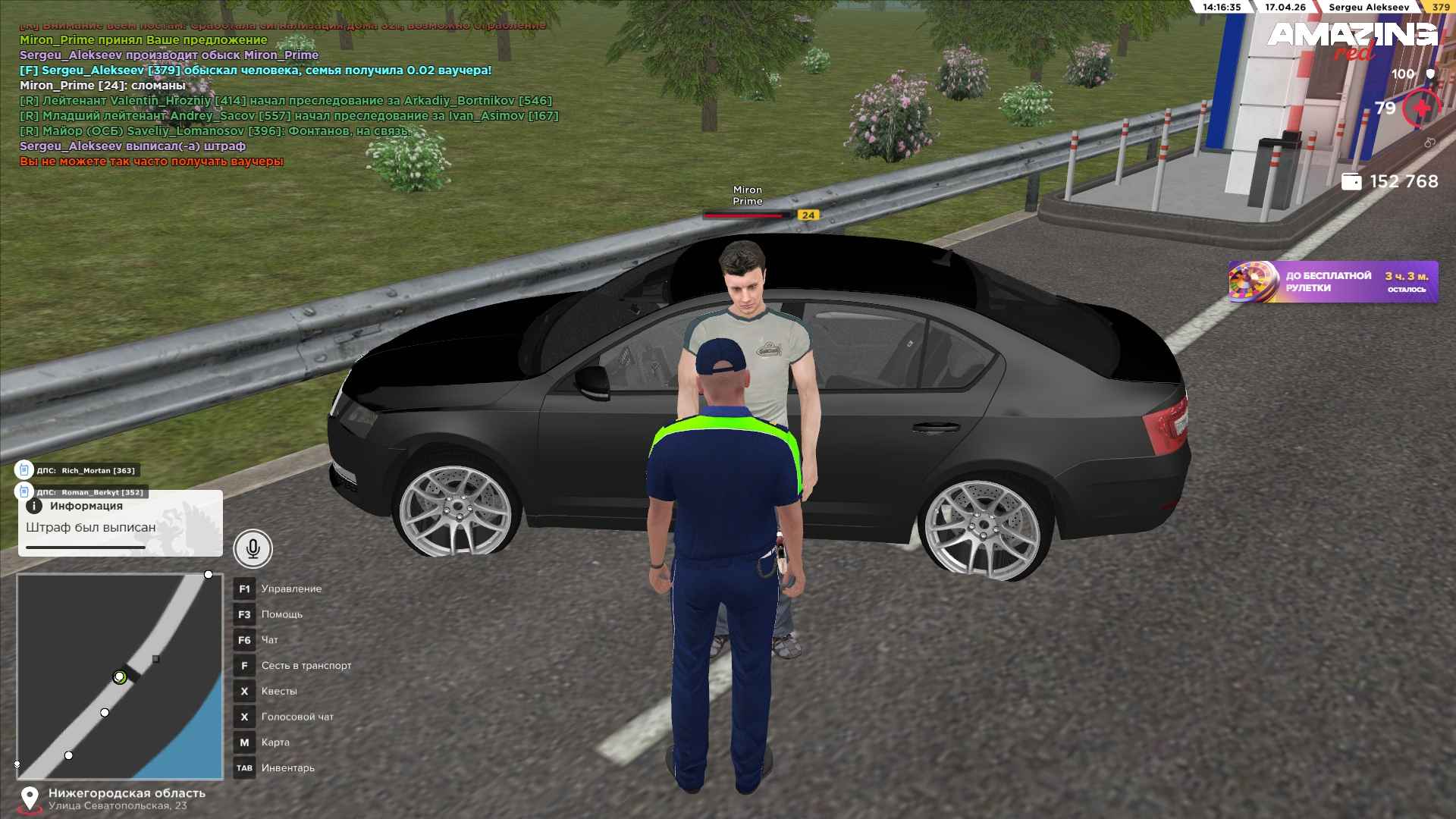Image resolution: width=1456 pixels, height=819 pixels.
Task: Select the Голосовой чат entry
Action: (297, 717)
